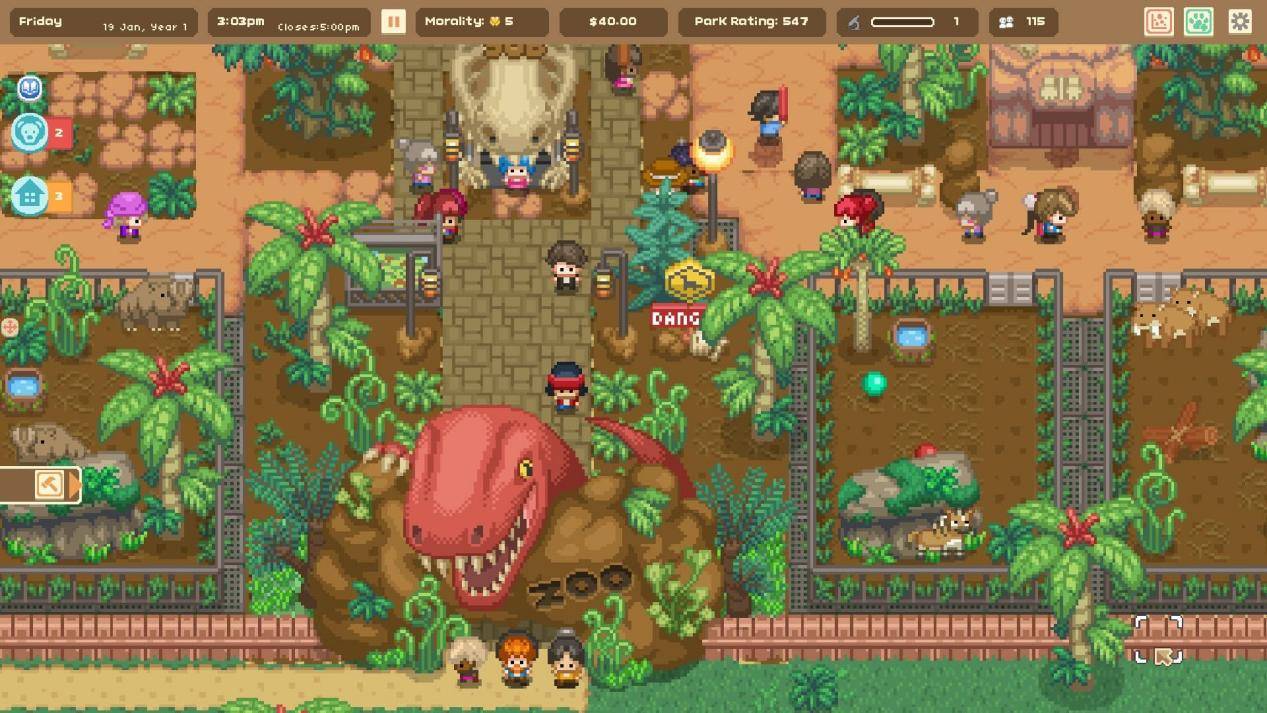Pause the game with the pause button

coord(393,21)
